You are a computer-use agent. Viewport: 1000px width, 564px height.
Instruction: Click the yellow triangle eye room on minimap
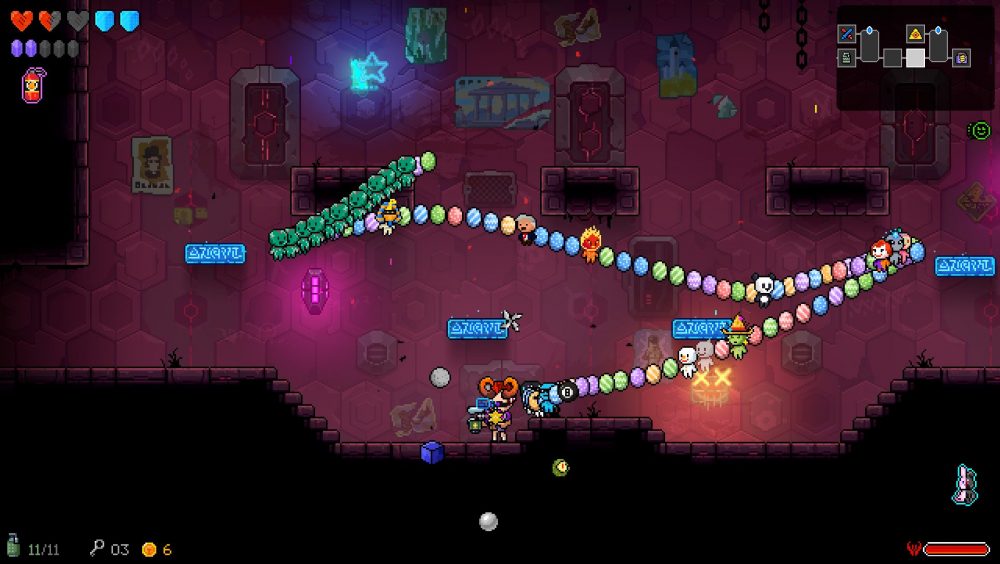point(915,34)
